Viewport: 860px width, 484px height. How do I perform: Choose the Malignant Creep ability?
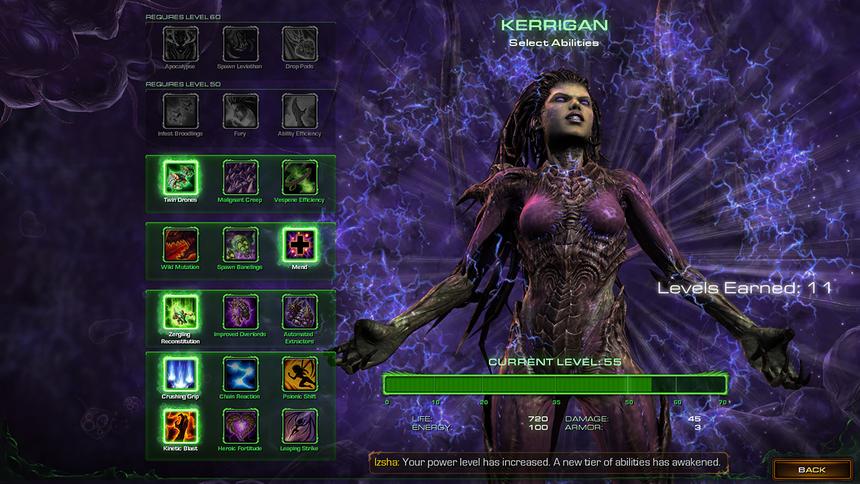pyautogui.click(x=240, y=178)
